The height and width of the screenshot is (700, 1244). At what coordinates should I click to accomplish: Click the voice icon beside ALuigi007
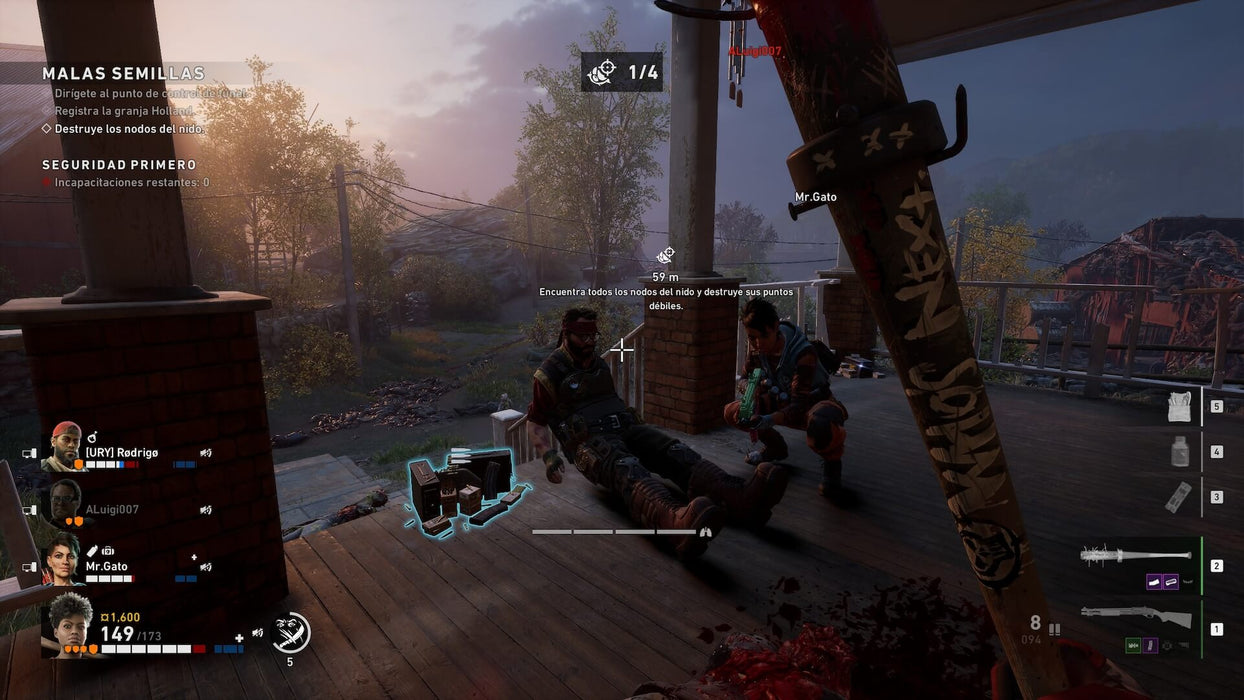pos(205,510)
